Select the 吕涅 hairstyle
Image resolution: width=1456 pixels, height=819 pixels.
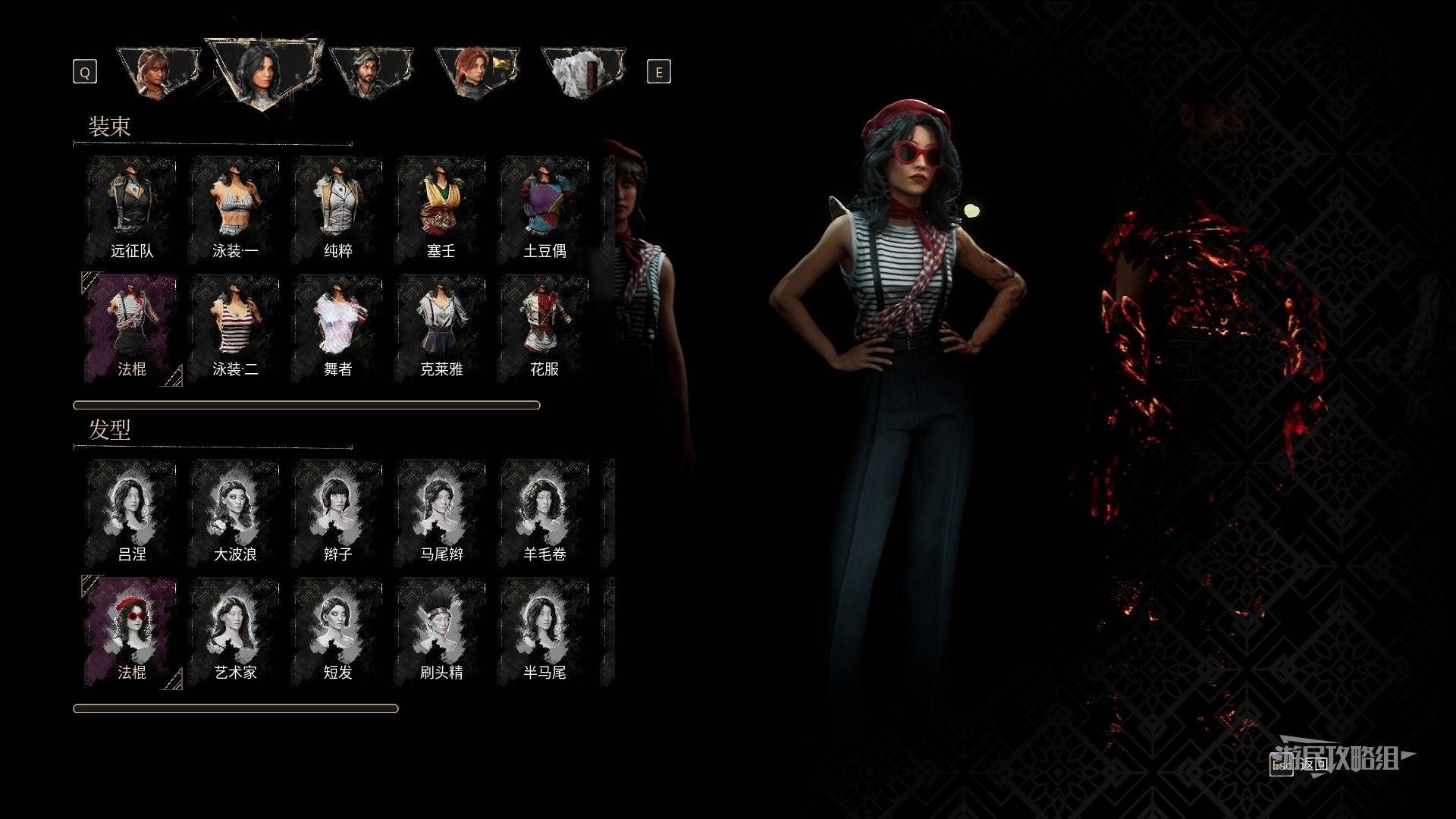132,513
